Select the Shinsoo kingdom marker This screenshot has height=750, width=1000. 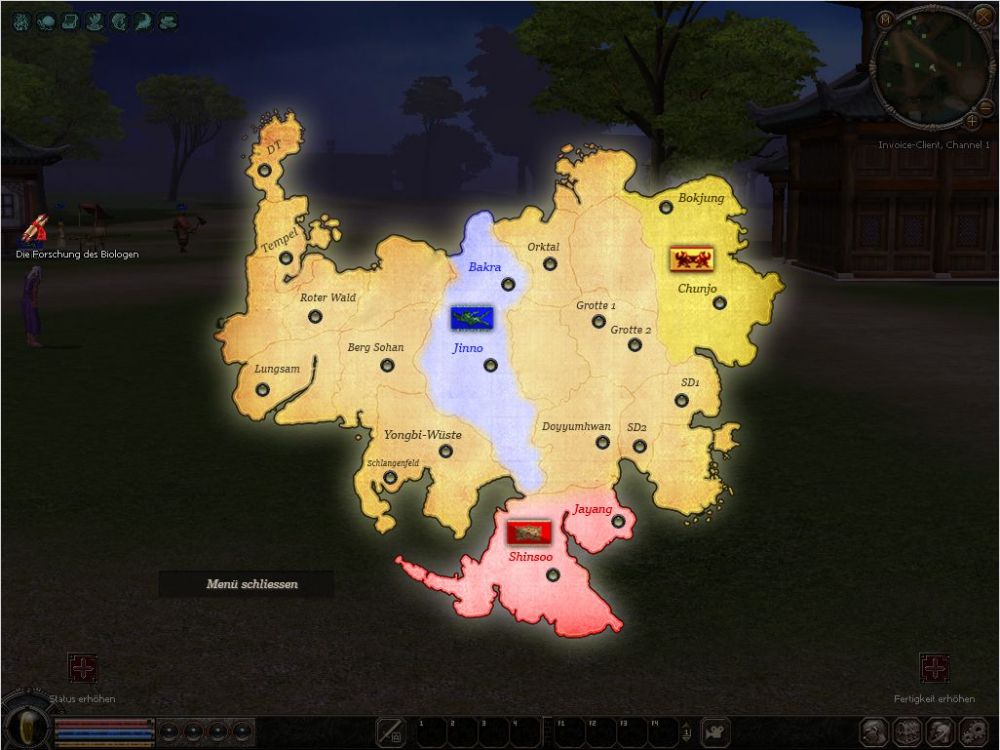coord(553,573)
